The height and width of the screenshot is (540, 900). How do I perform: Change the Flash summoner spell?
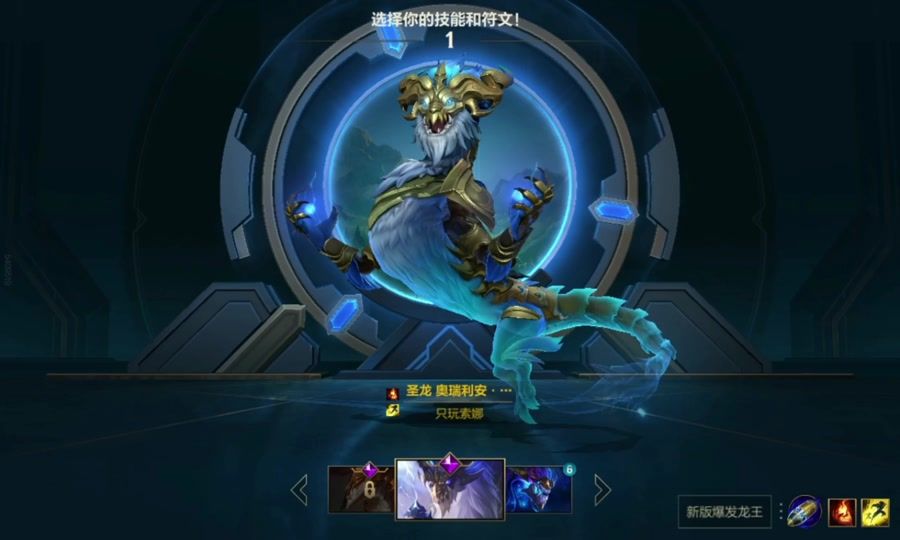(x=876, y=512)
